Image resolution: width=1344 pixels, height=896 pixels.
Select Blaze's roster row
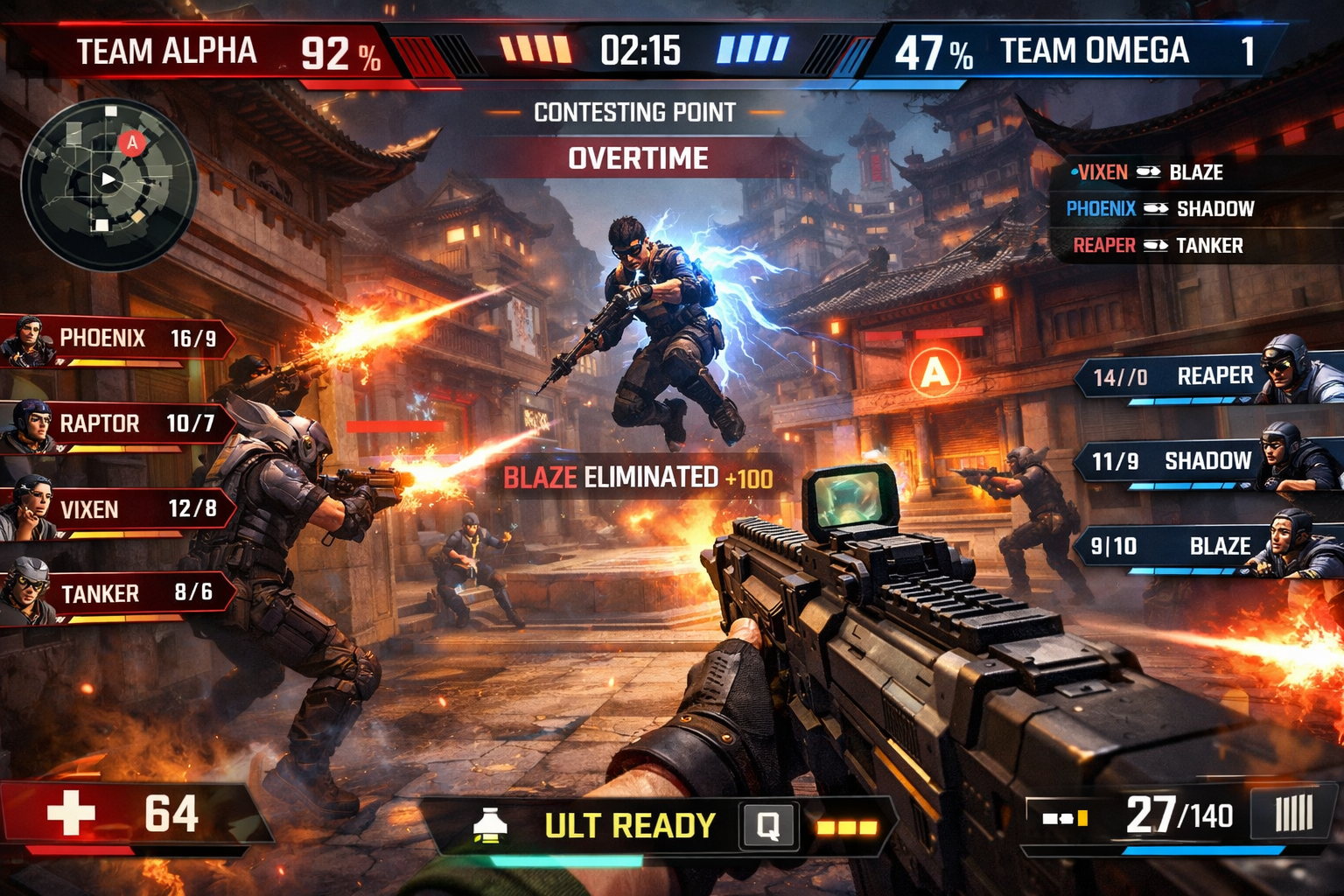tap(1207, 547)
